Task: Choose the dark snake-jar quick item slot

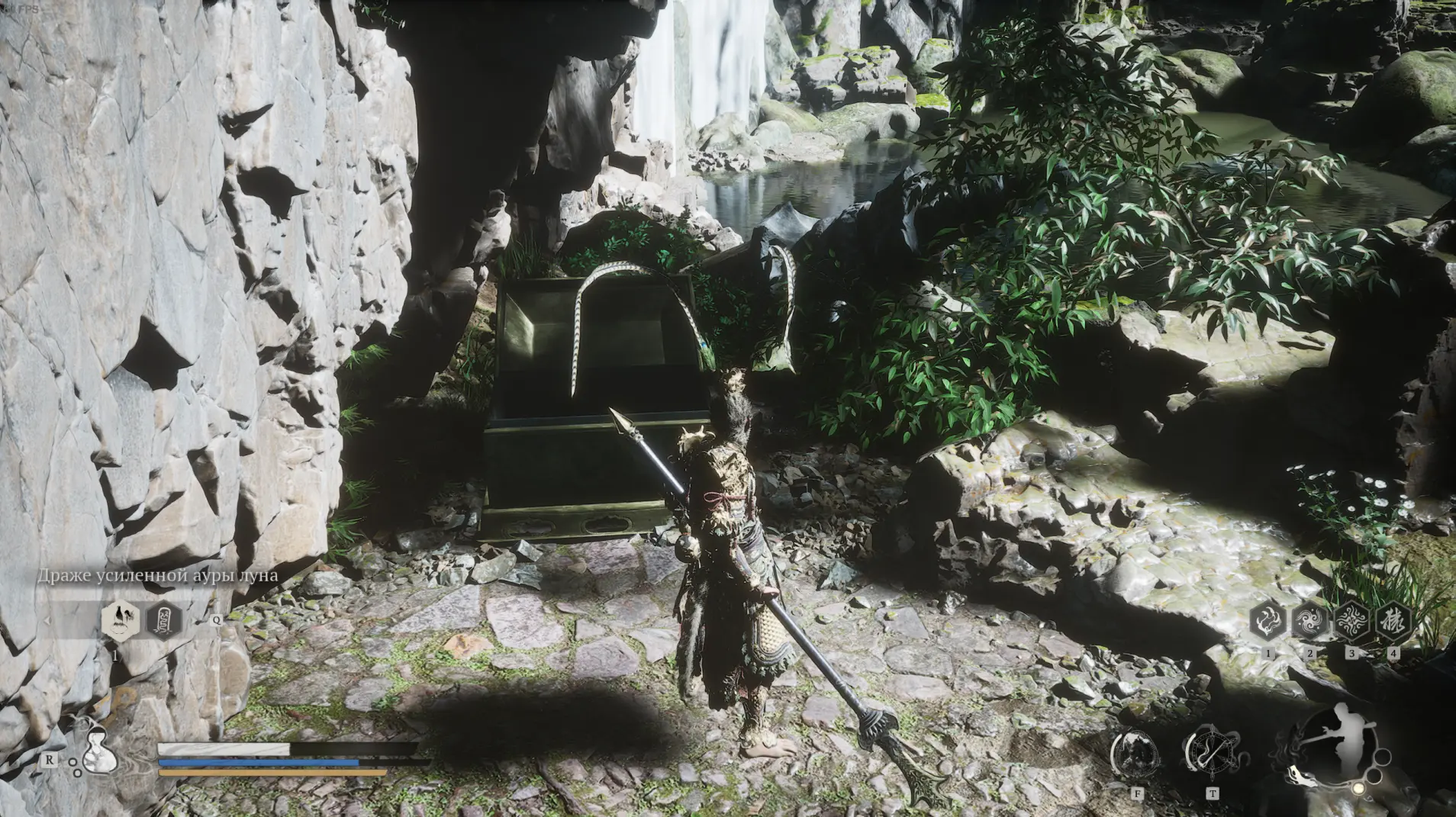Action: pyautogui.click(x=164, y=620)
